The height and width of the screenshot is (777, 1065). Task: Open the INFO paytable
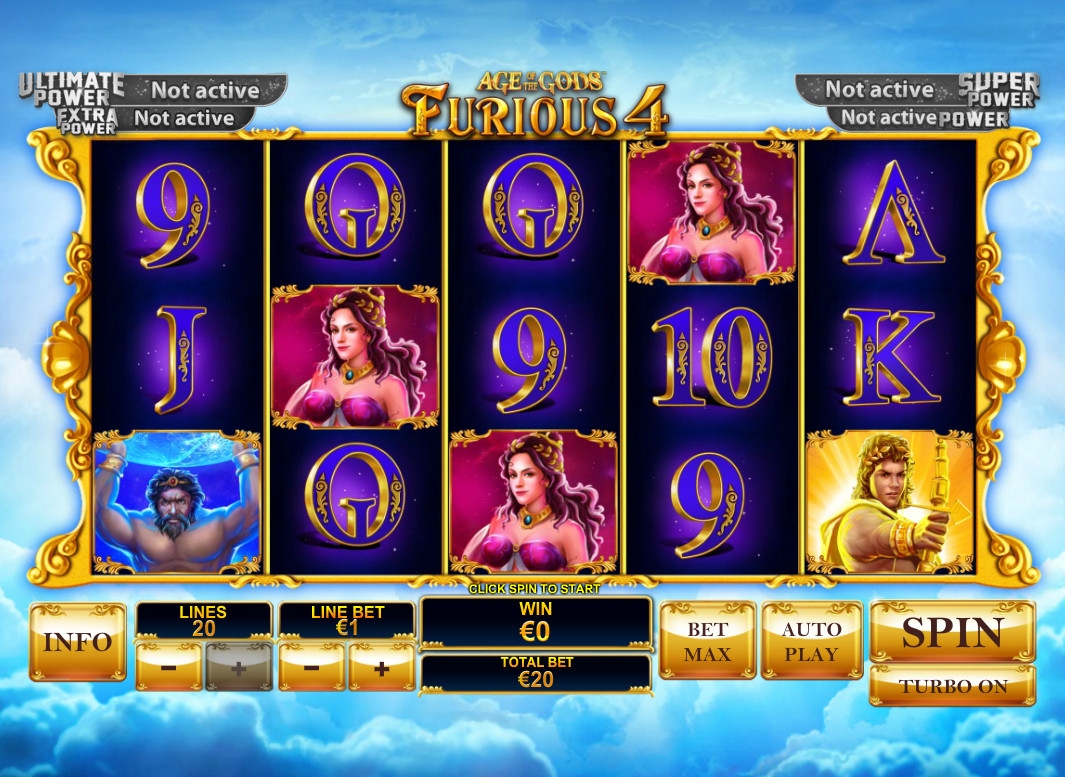click(x=78, y=642)
